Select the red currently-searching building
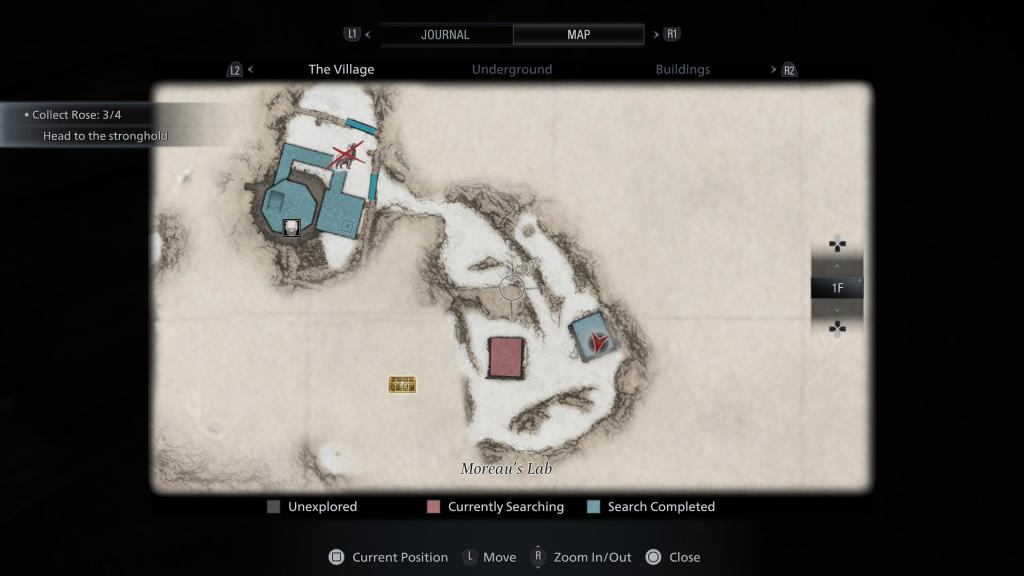This screenshot has width=1024, height=576. (x=506, y=357)
